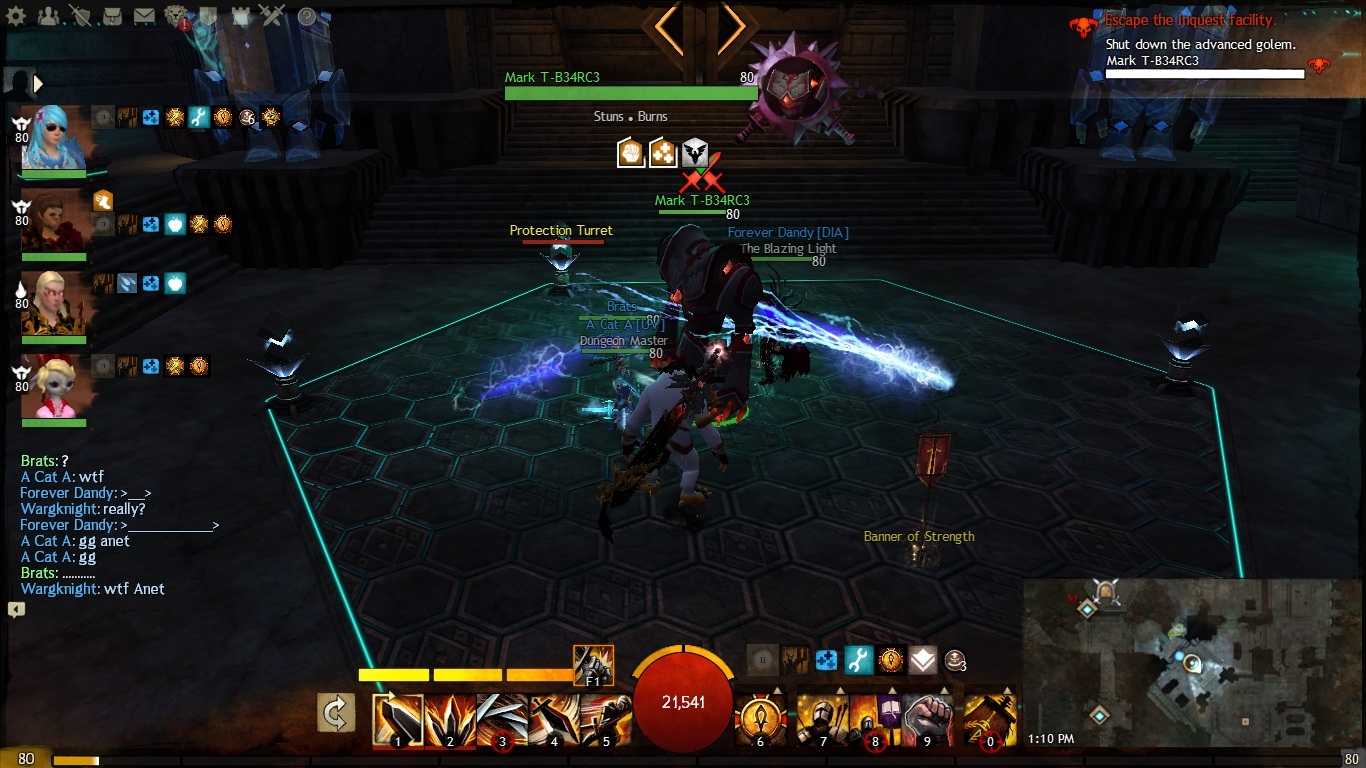
Task: Activate the healing signet skill 6
Action: [x=760, y=720]
